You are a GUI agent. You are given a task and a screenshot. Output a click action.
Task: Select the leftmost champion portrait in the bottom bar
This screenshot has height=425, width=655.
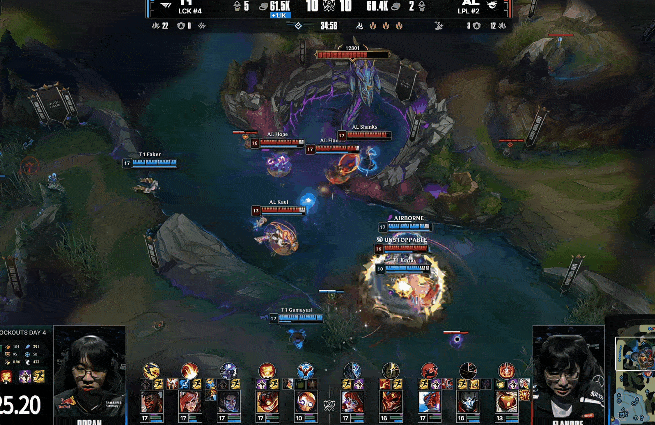152,401
